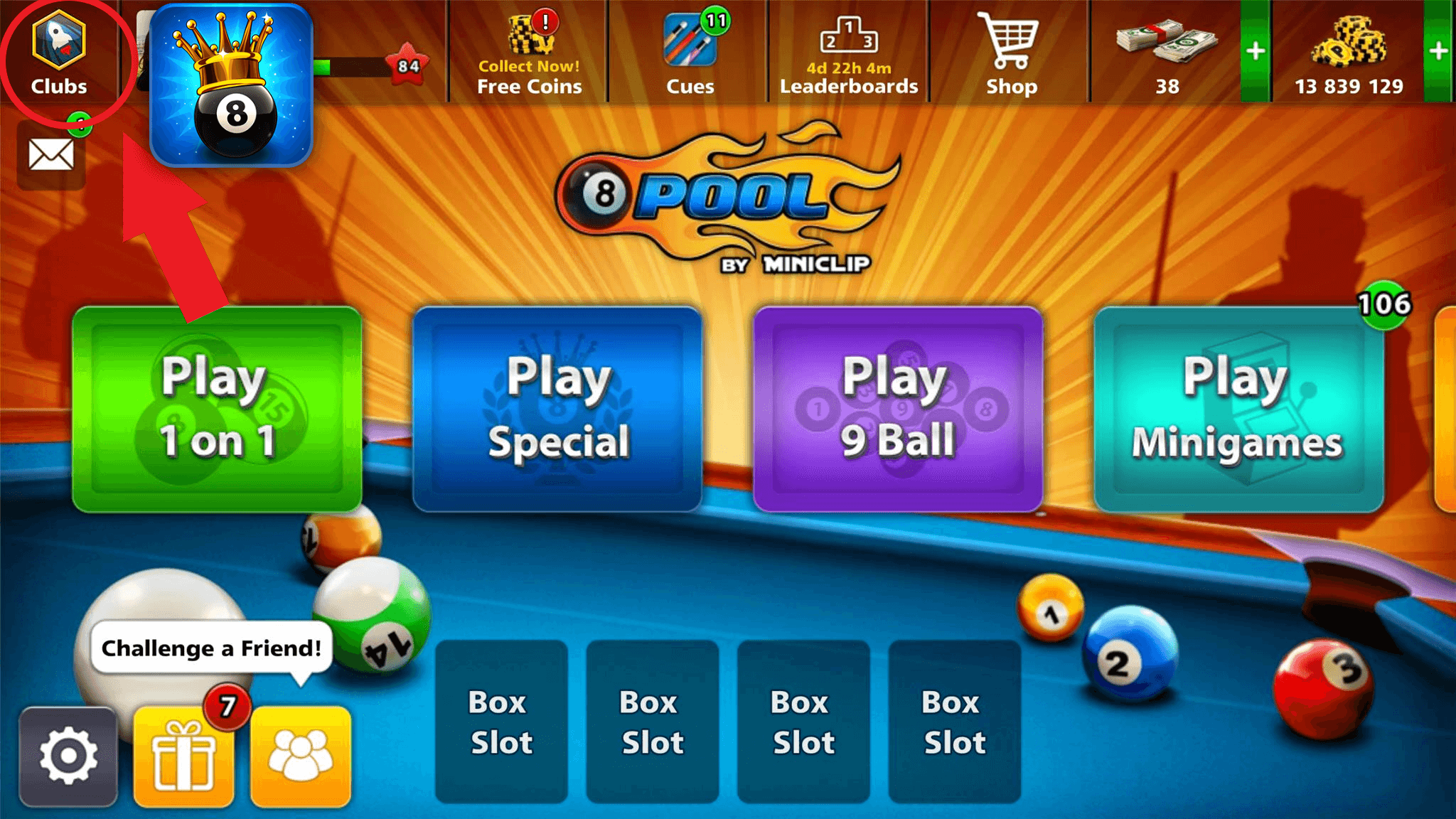Tap the plus to buy more pool coins
The width and height of the screenshot is (1456, 819).
[1440, 50]
